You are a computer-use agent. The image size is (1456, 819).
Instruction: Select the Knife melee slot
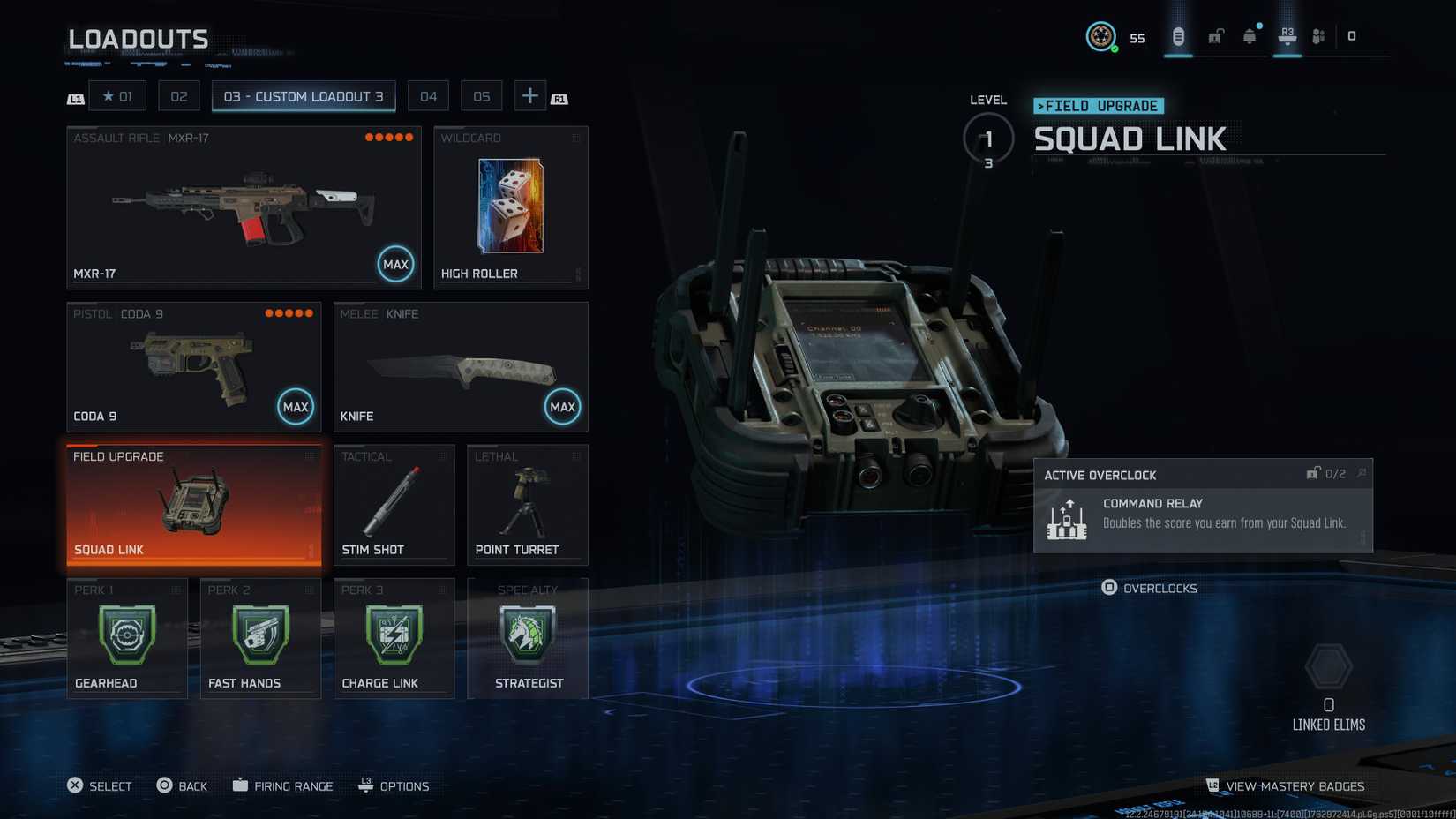460,365
